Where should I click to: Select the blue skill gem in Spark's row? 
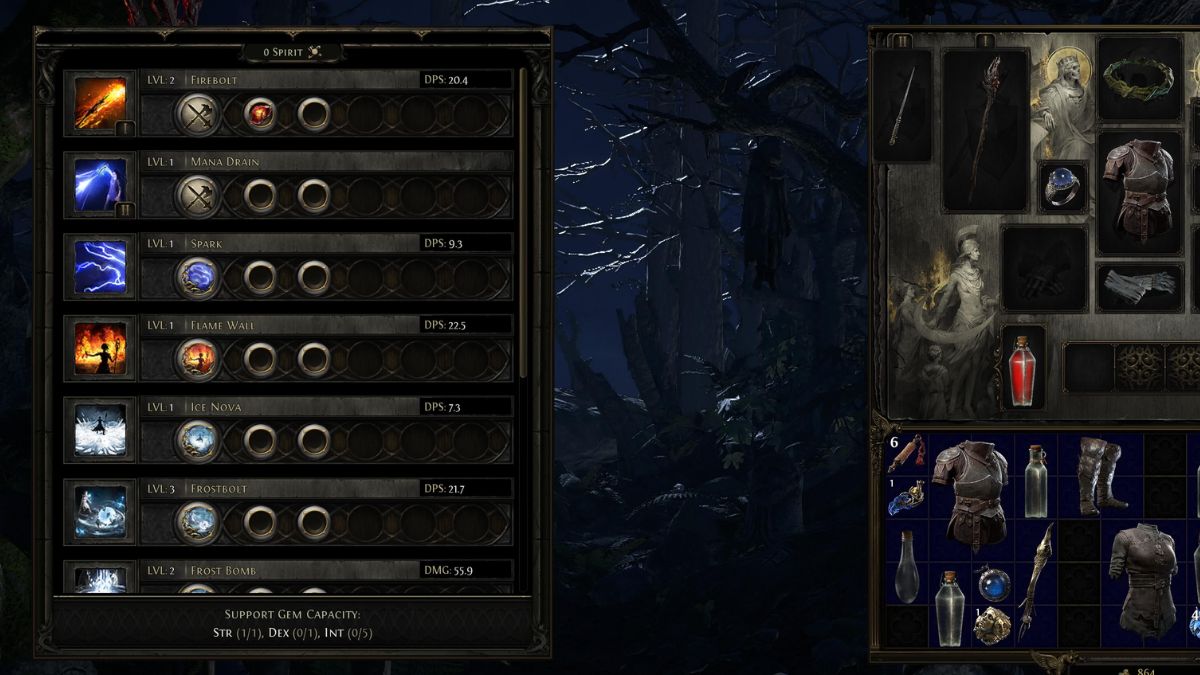(x=197, y=278)
